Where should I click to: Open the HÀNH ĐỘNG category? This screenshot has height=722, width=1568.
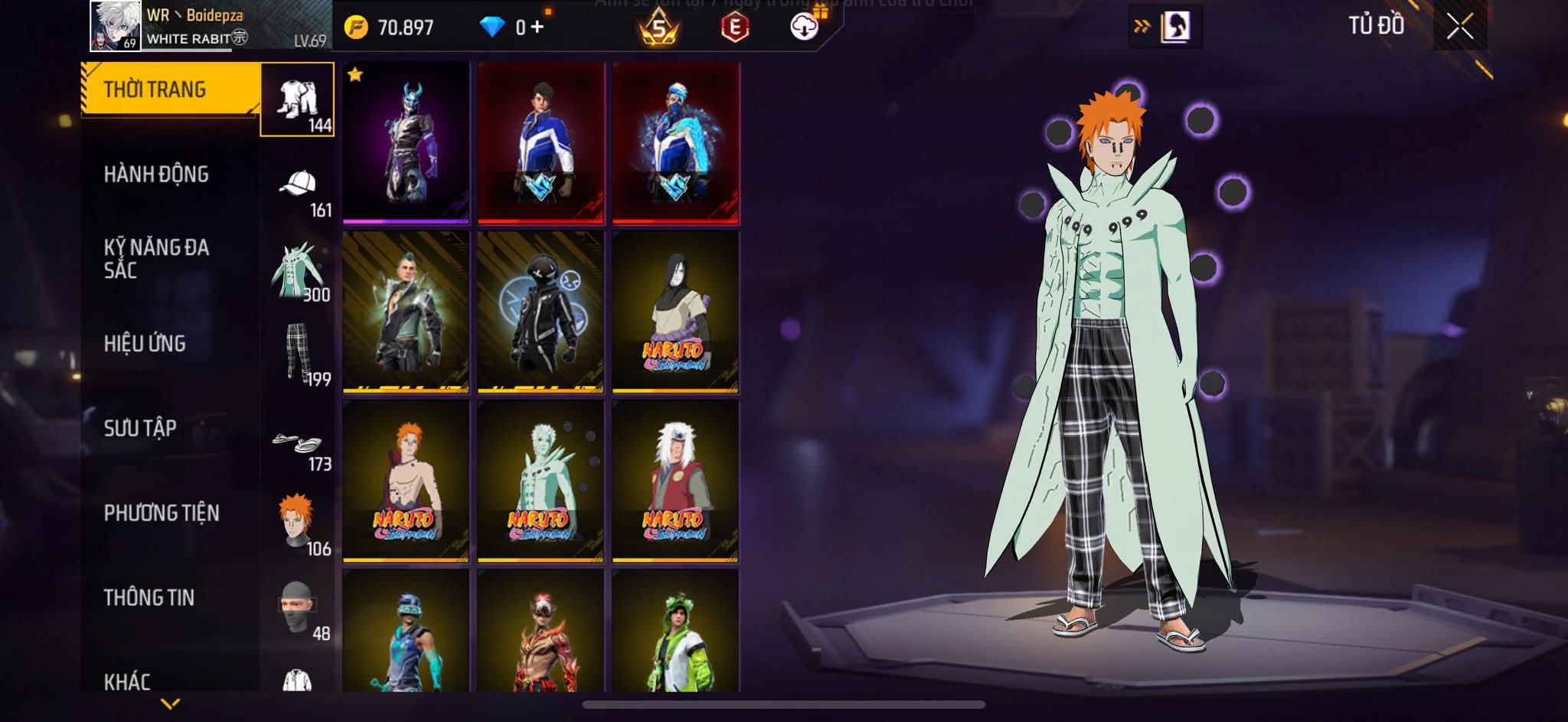click(x=156, y=175)
